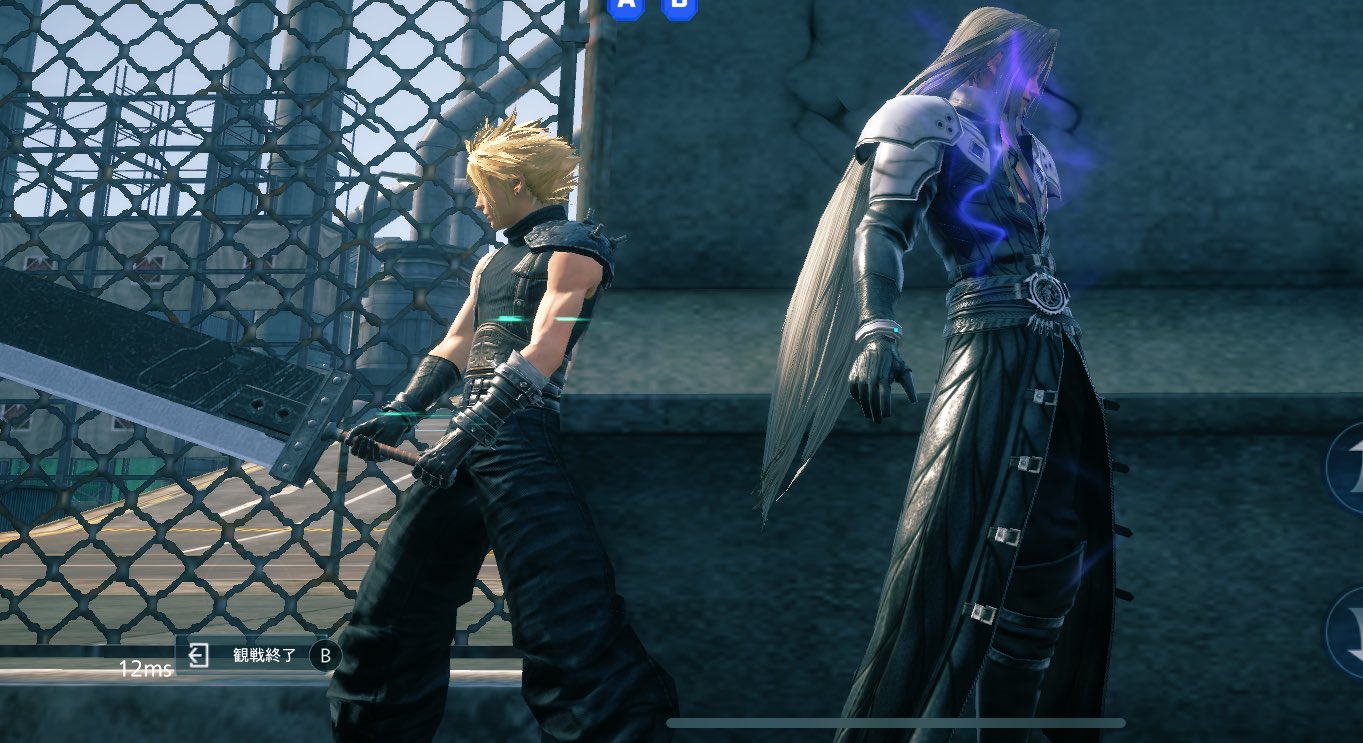
Task: Open the spectate exit panel via the arrow glyph
Action: (199, 656)
